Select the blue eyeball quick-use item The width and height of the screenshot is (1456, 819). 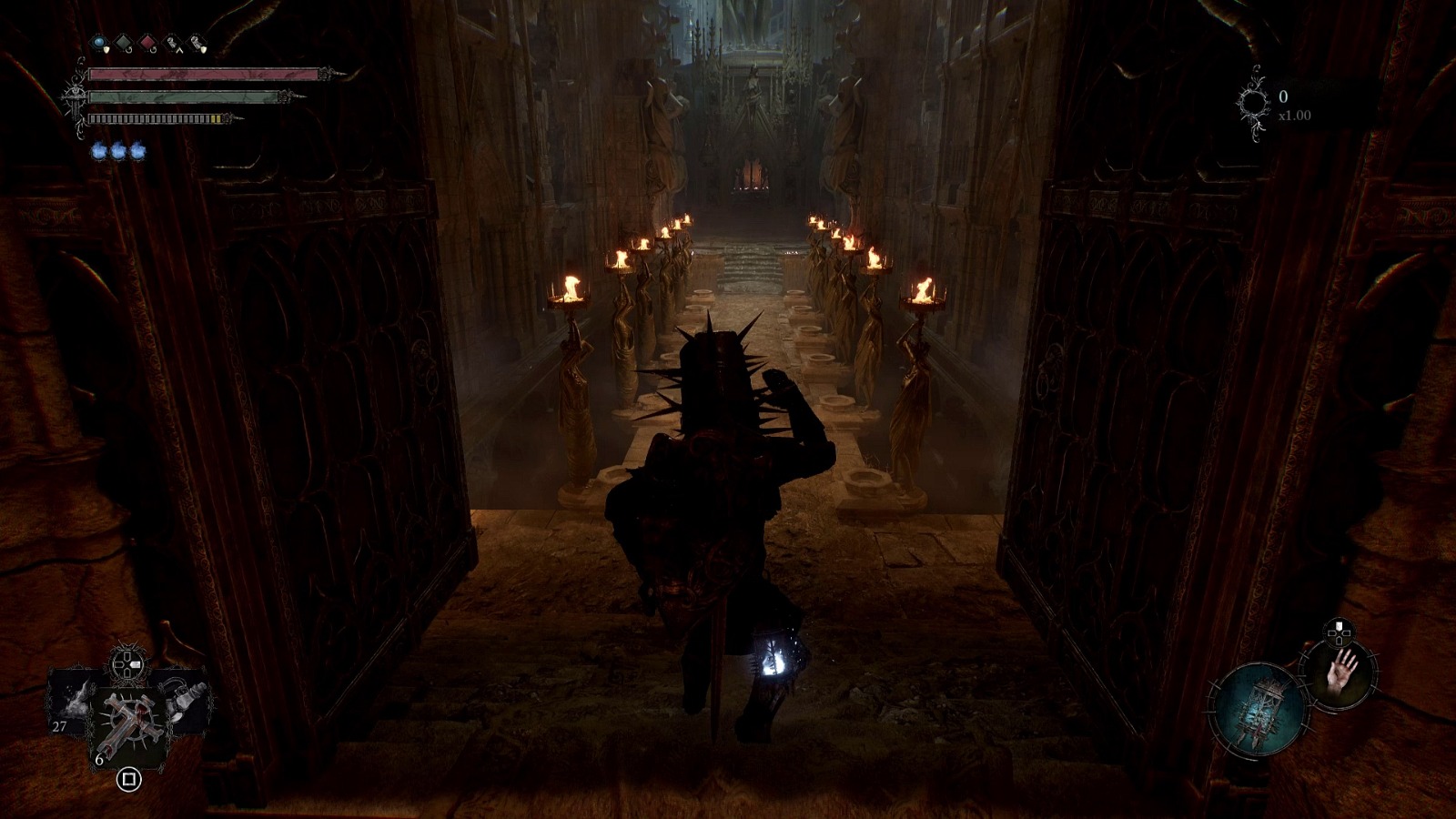99,42
